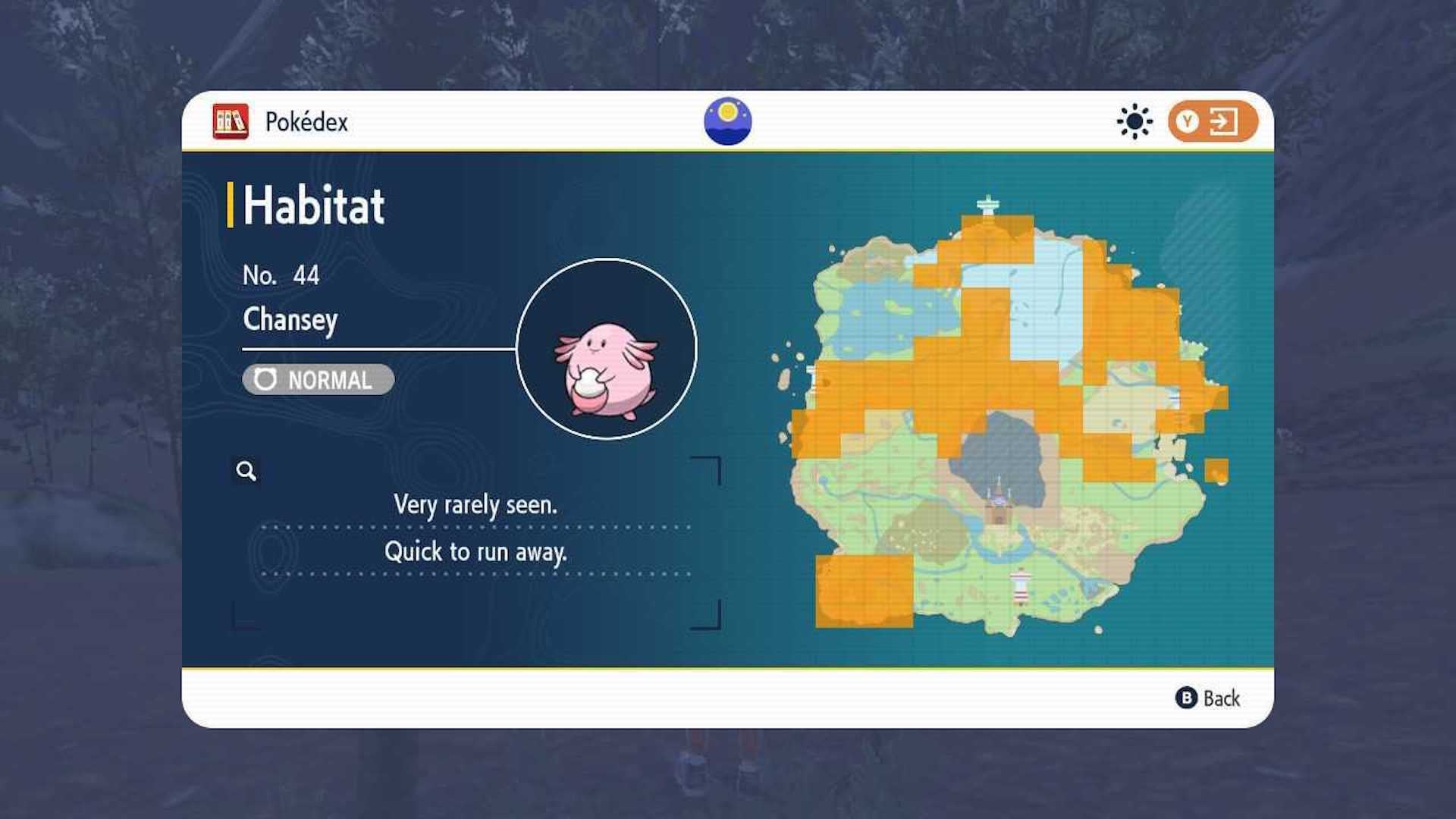Viewport: 1456px width, 819px height.
Task: Select the 'Very rarely seen' description text
Action: pyautogui.click(x=474, y=504)
